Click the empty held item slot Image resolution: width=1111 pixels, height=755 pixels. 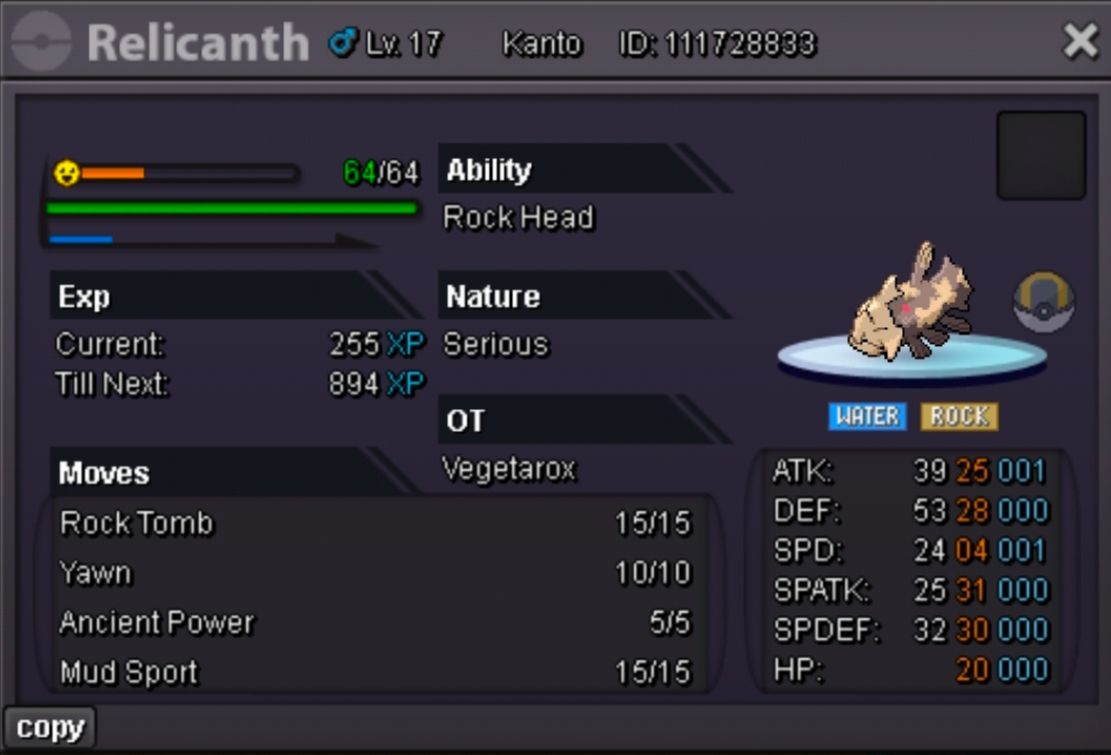(x=1041, y=156)
